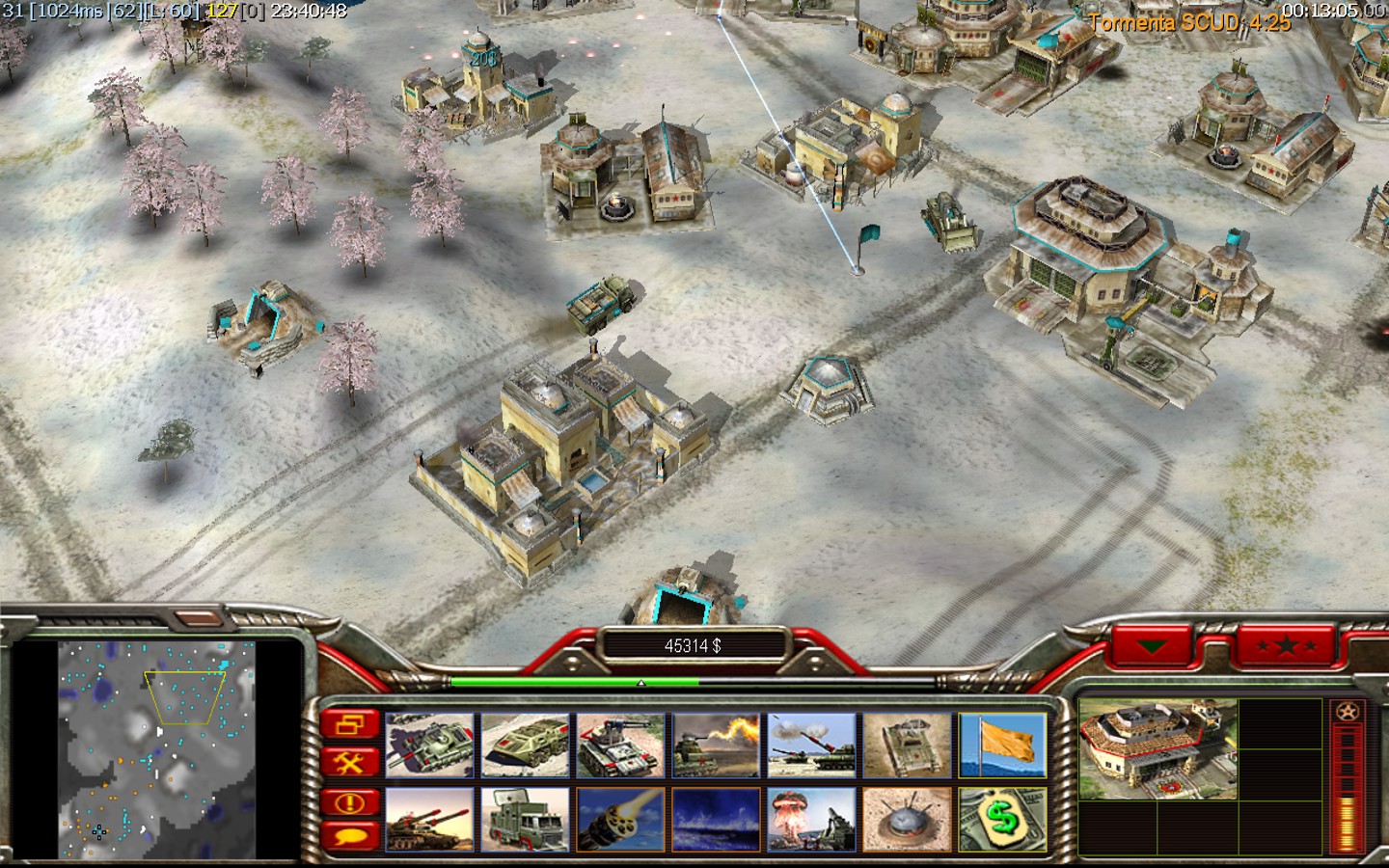Open generals powers with three-star button
Viewport: 1389px width, 868px height.
click(1286, 645)
